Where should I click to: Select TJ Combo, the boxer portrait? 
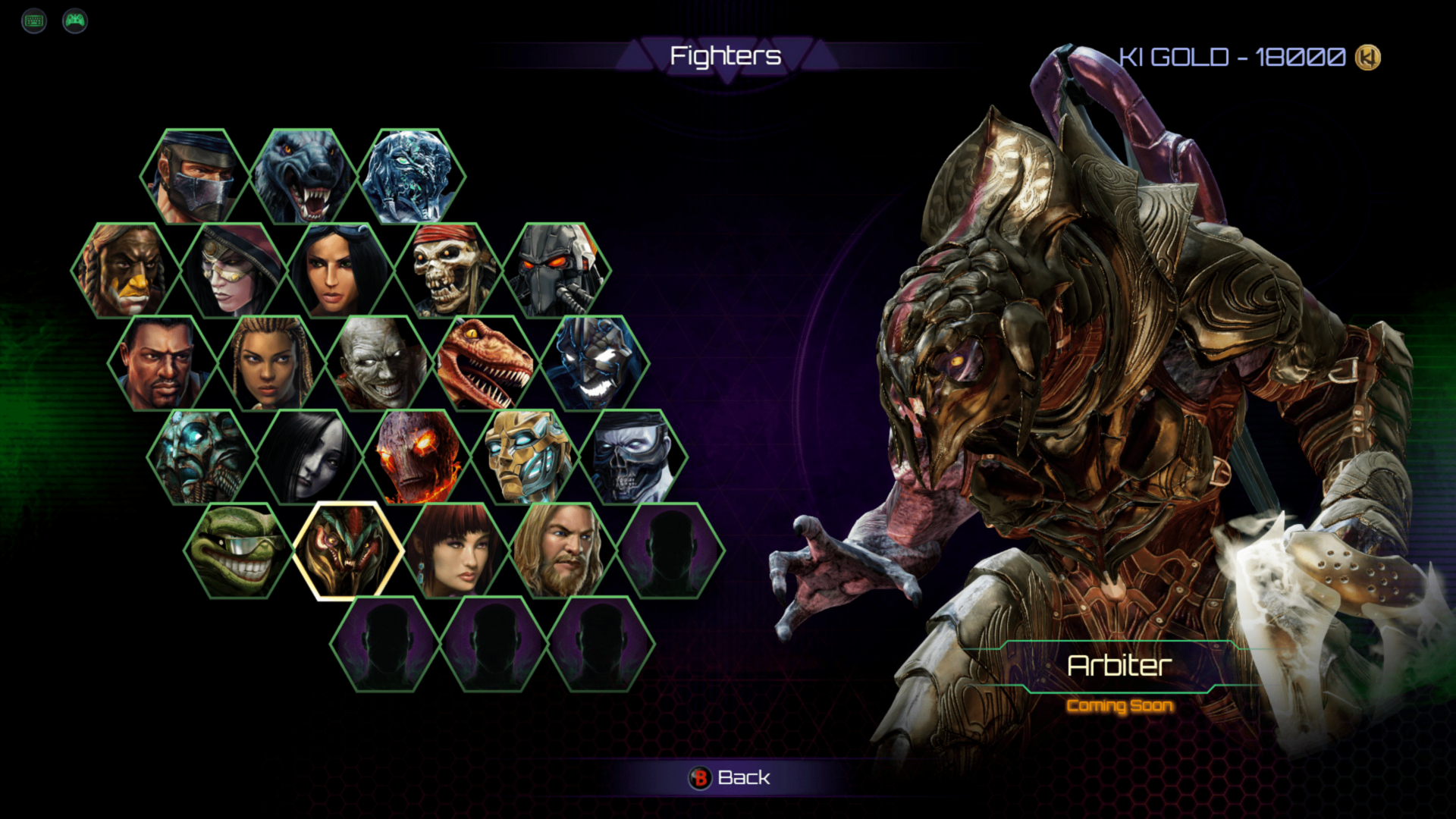[162, 364]
